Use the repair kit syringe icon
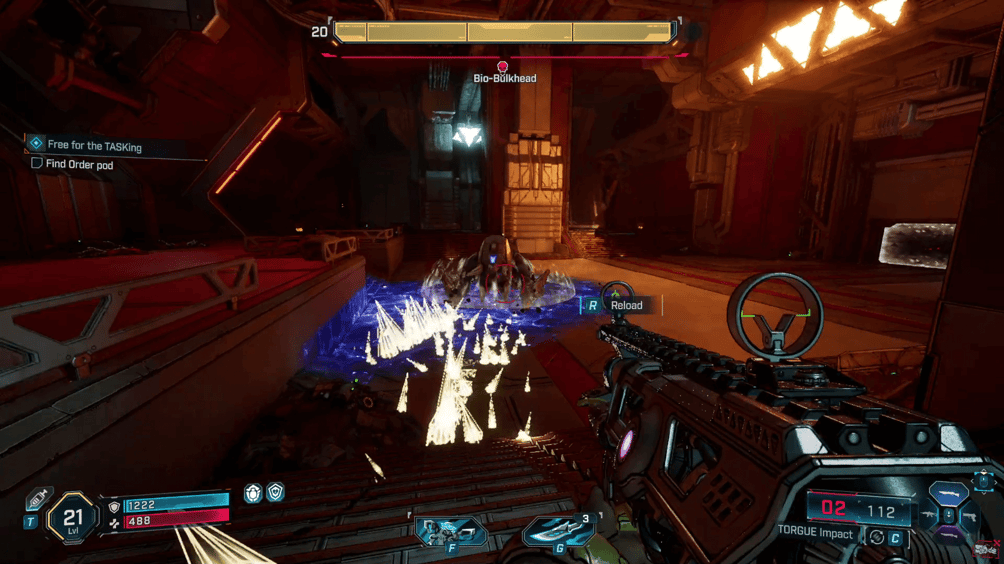This screenshot has width=1004, height=564. (38, 499)
